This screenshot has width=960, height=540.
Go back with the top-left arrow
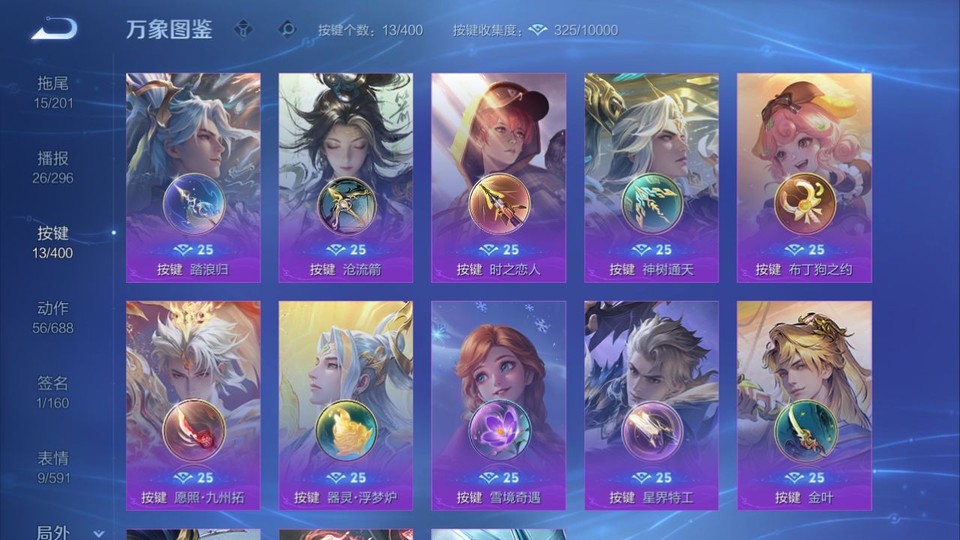[x=53, y=29]
